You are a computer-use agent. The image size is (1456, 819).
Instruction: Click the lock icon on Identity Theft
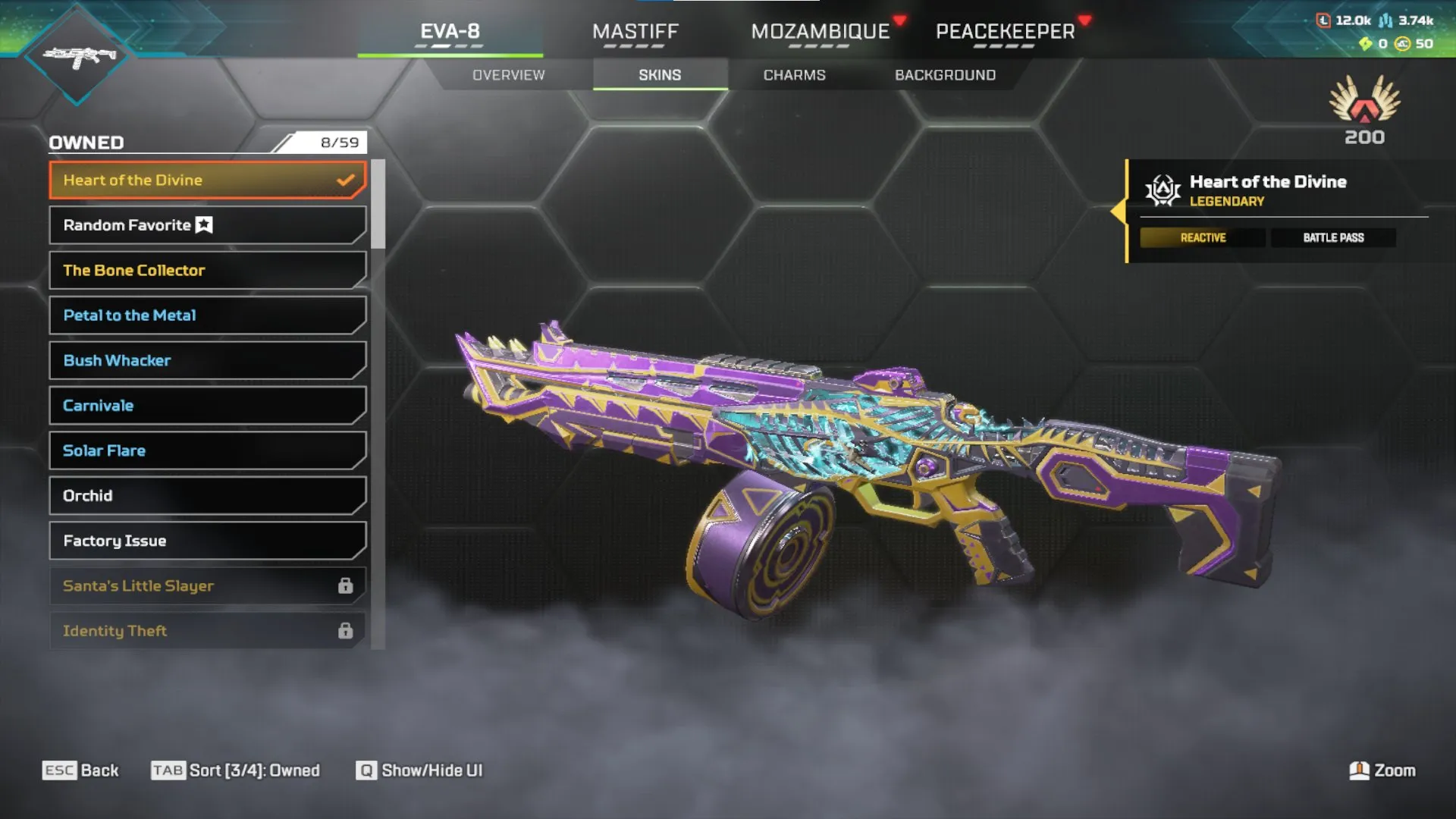coord(347,630)
